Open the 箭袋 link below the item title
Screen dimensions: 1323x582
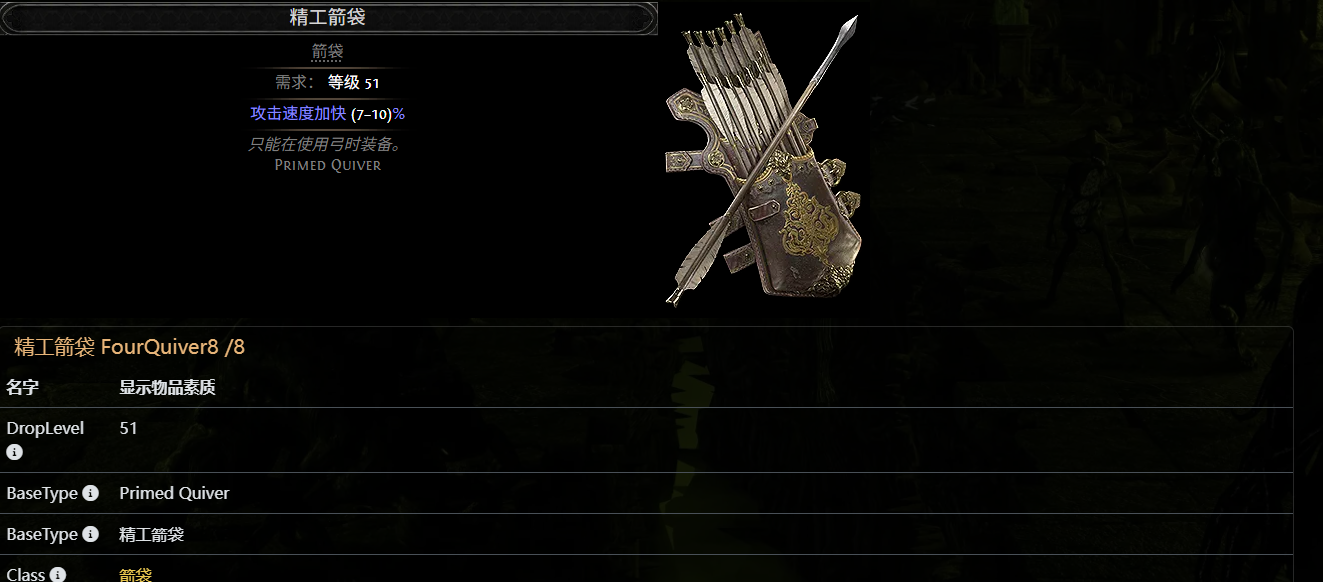click(x=327, y=51)
